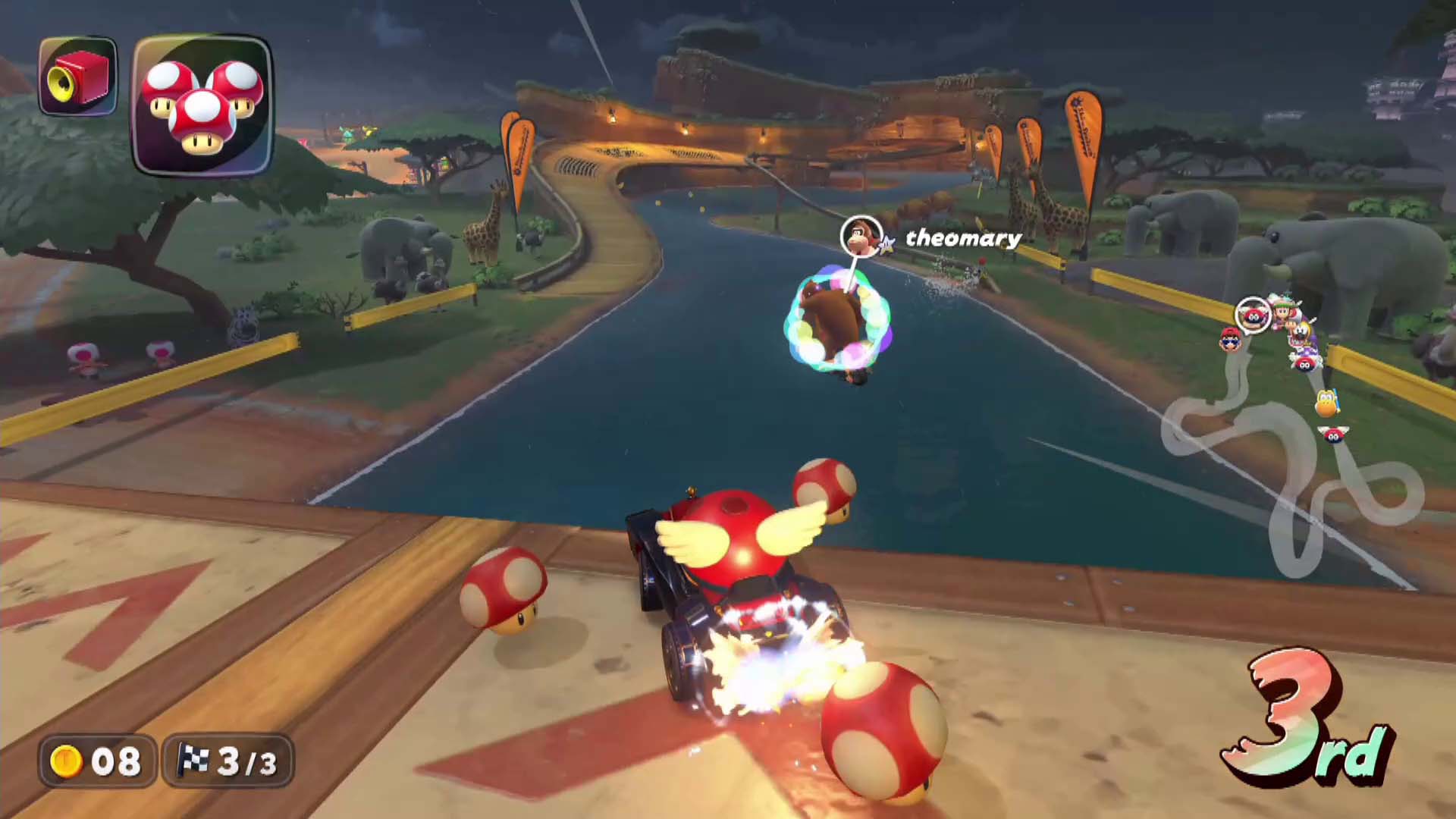
Task: Click the Donkey Kong portrait badge
Action: (861, 236)
